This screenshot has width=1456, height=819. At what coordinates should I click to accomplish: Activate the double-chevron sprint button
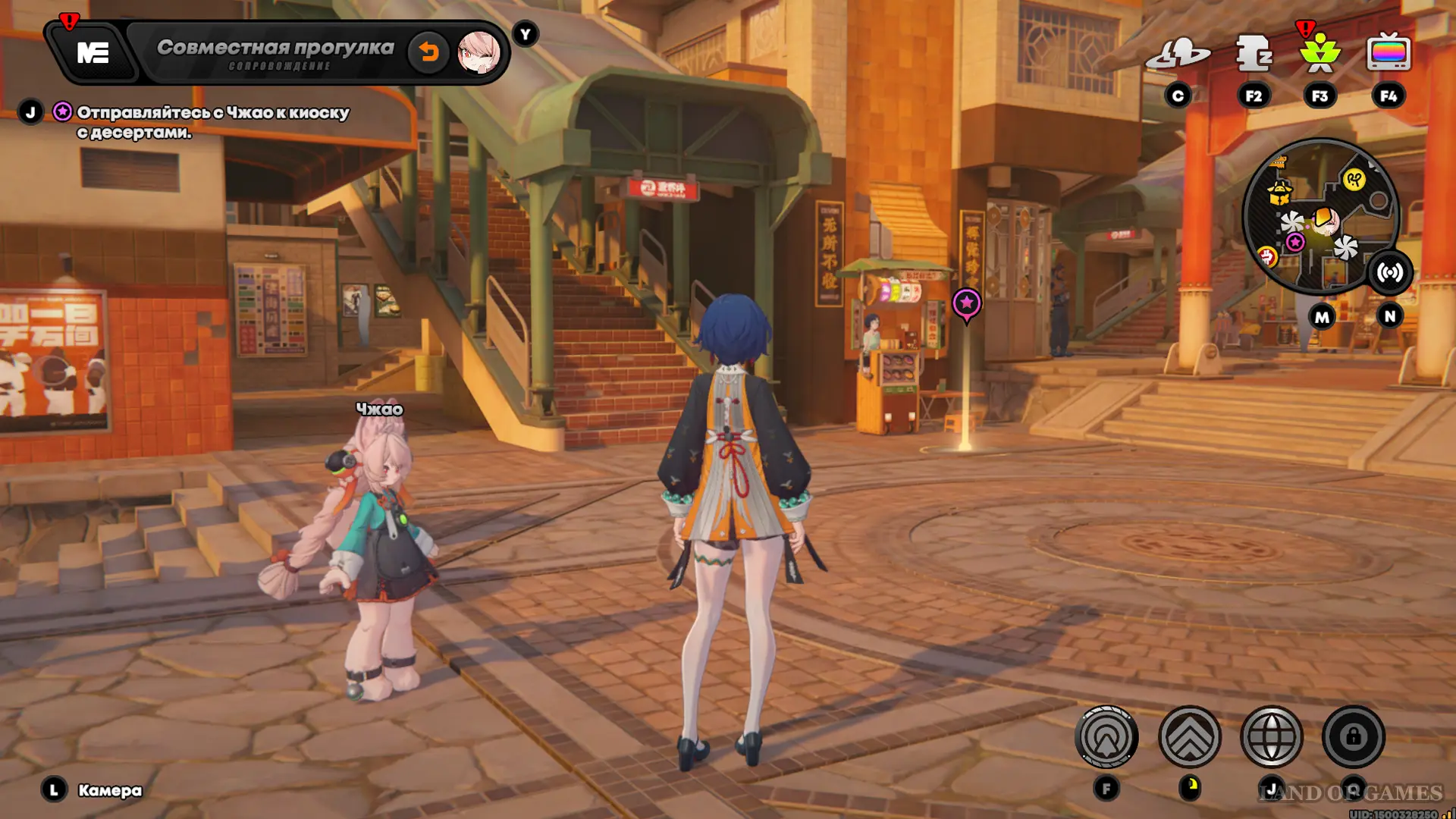(x=1189, y=736)
